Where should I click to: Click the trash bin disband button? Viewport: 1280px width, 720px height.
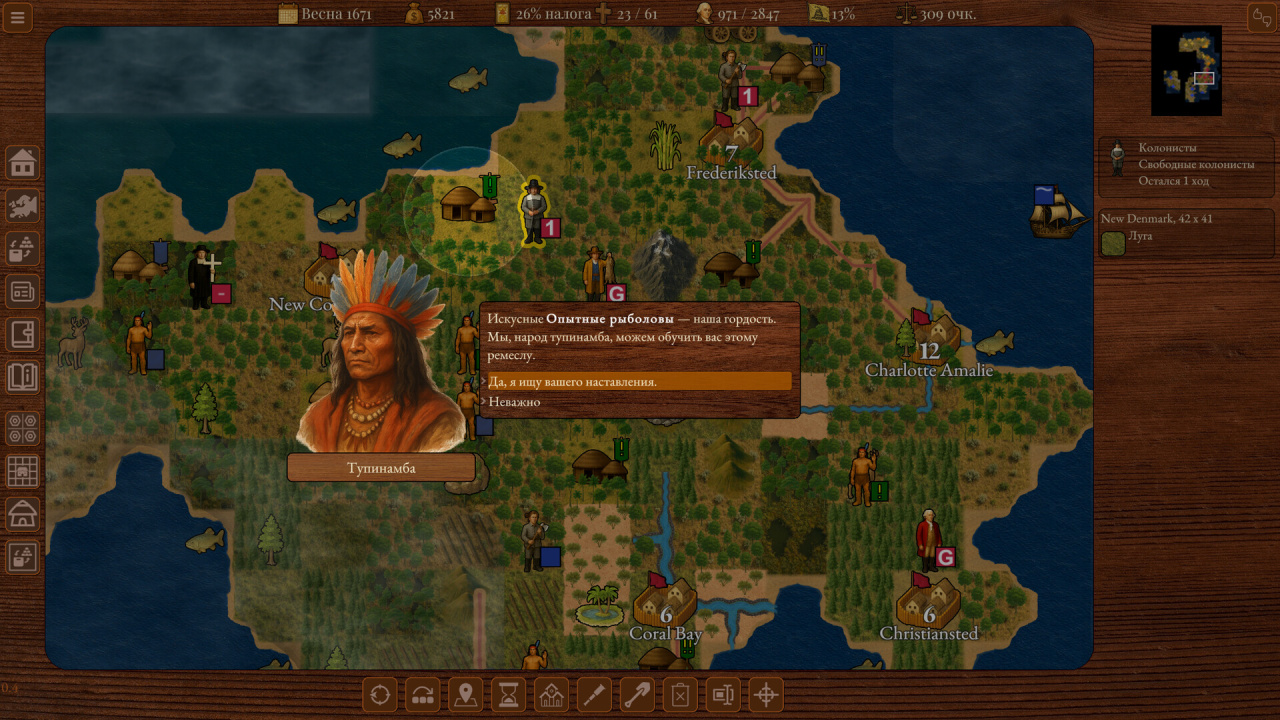[x=680, y=695]
